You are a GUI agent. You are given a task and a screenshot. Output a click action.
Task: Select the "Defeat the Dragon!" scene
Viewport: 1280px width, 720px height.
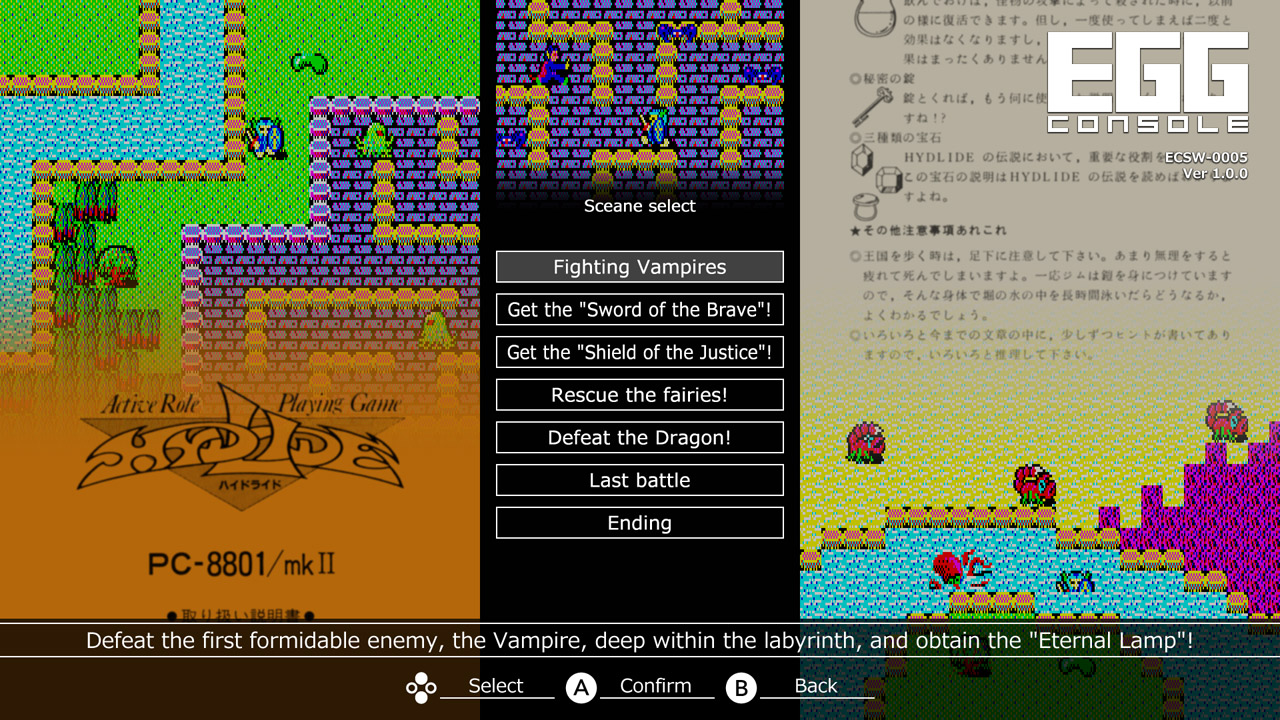pyautogui.click(x=639, y=437)
